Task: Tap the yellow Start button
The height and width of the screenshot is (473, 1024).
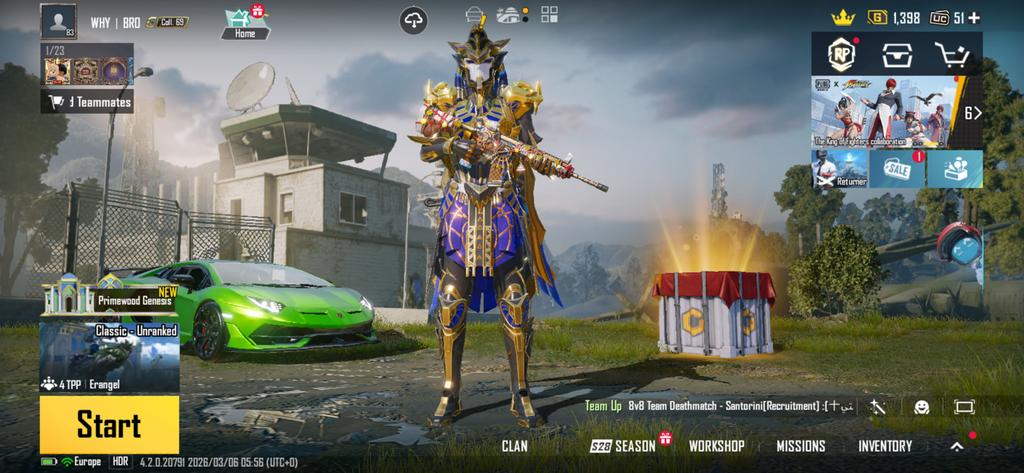Action: (x=109, y=425)
